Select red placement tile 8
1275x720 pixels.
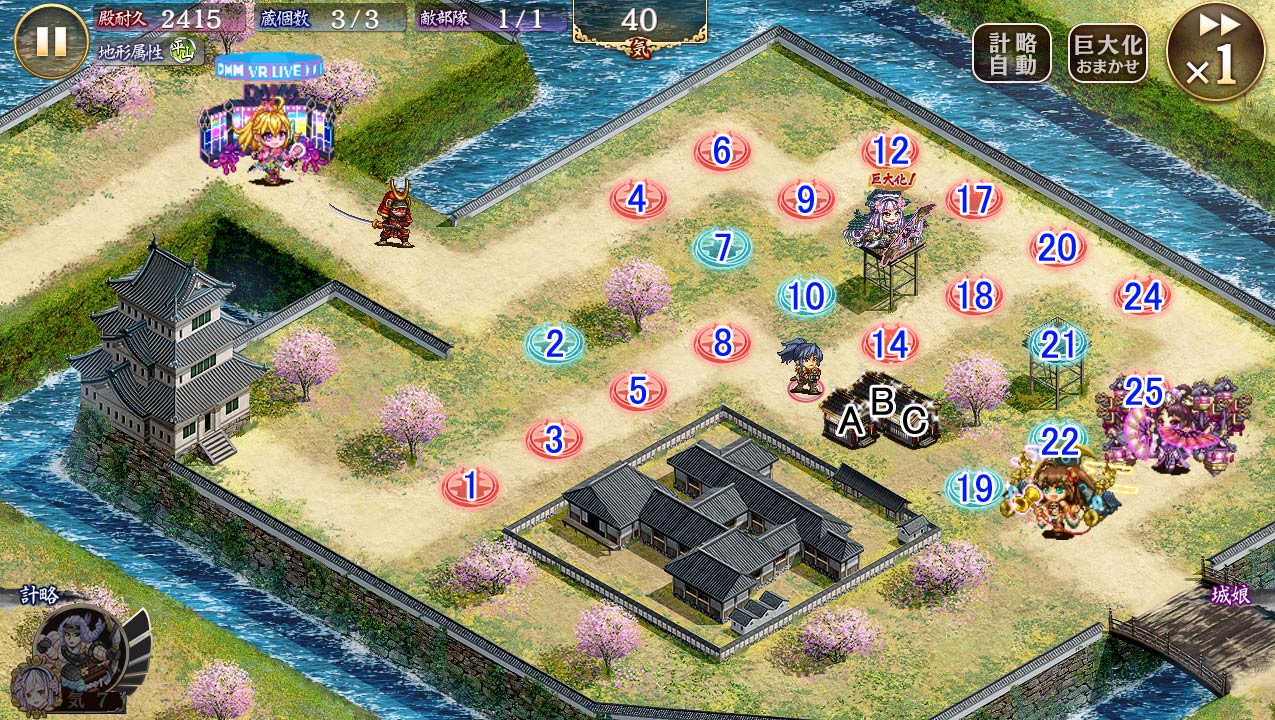(722, 344)
